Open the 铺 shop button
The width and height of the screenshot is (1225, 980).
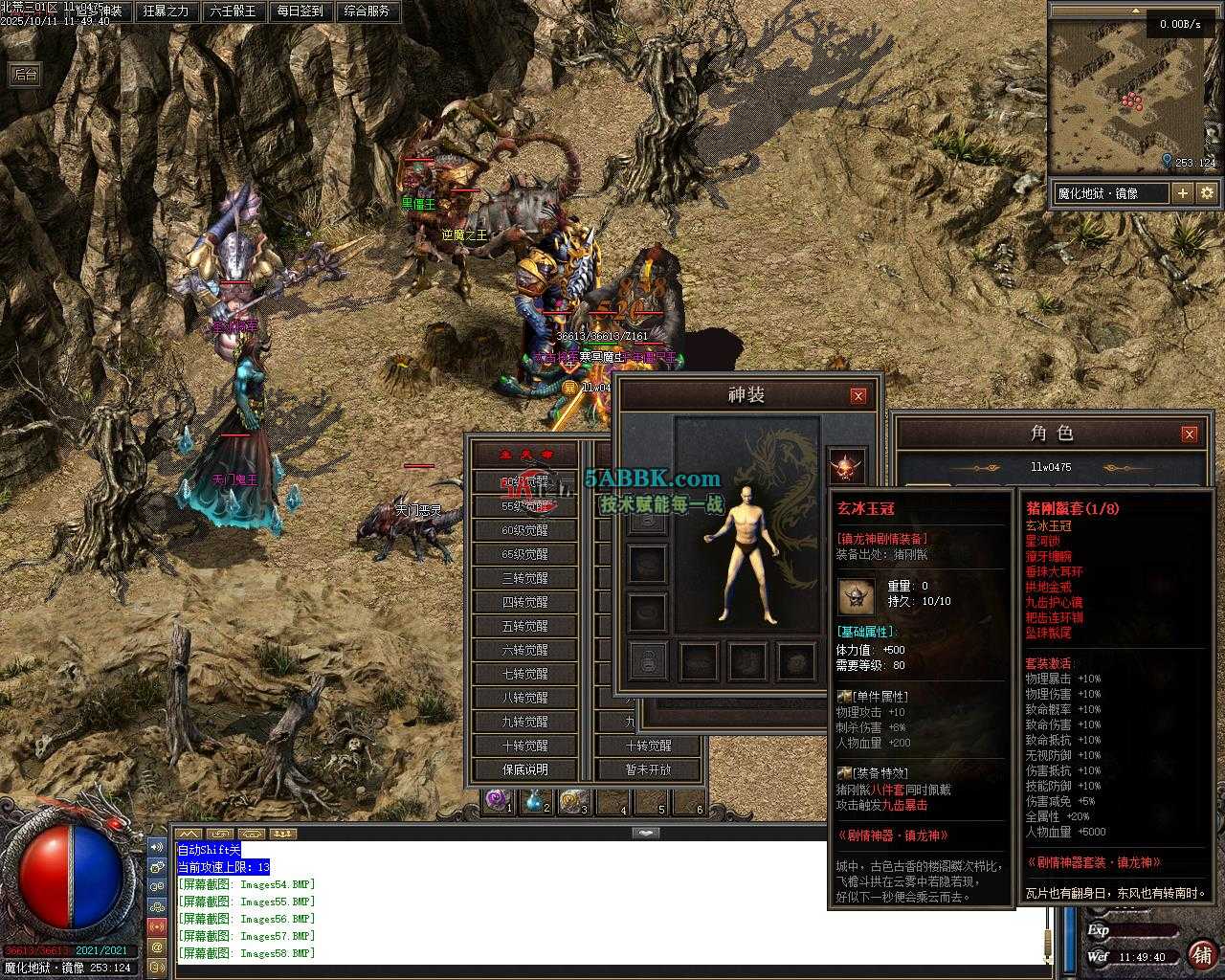pos(1201,954)
